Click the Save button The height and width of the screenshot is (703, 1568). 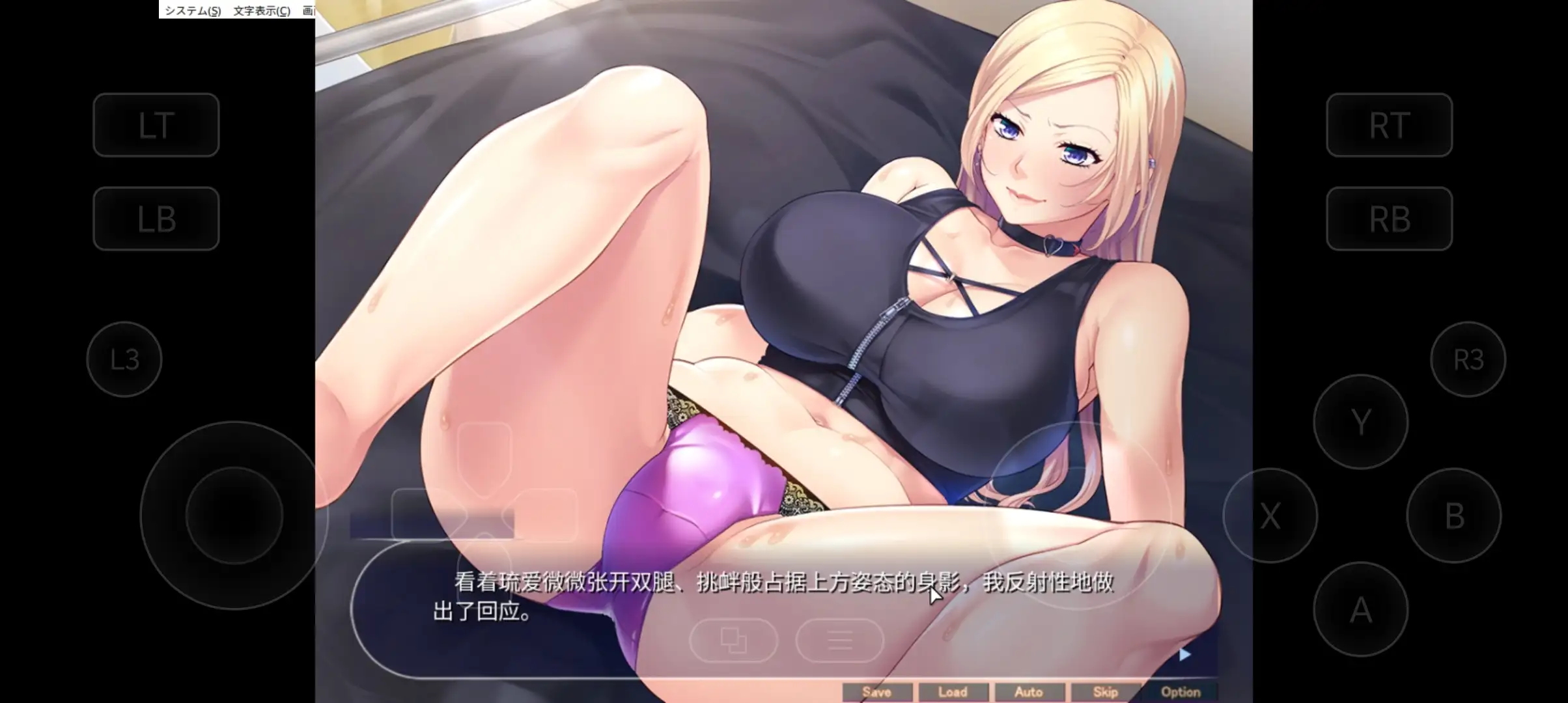(878, 692)
